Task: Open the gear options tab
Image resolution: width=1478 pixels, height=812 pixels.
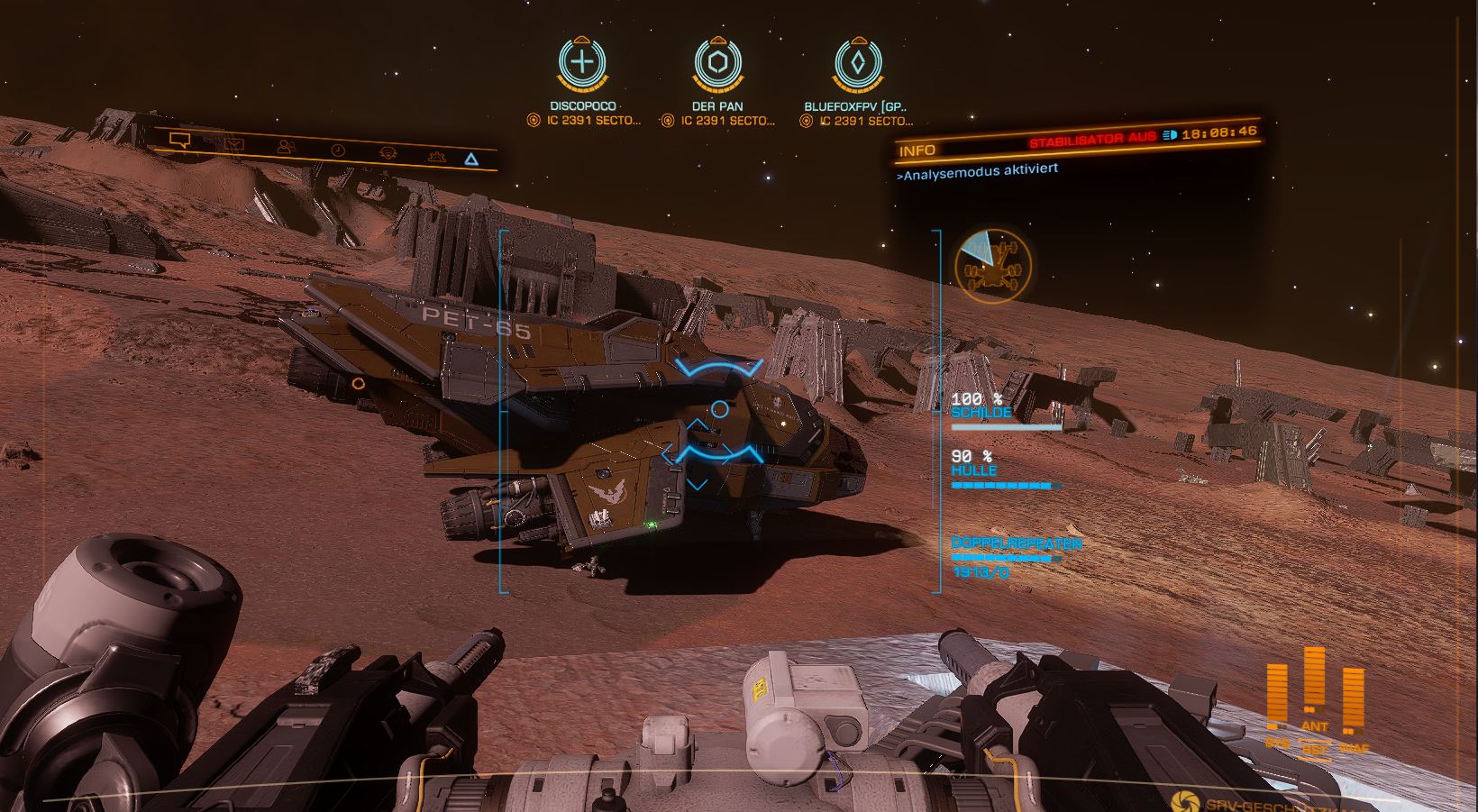Action: [436, 157]
